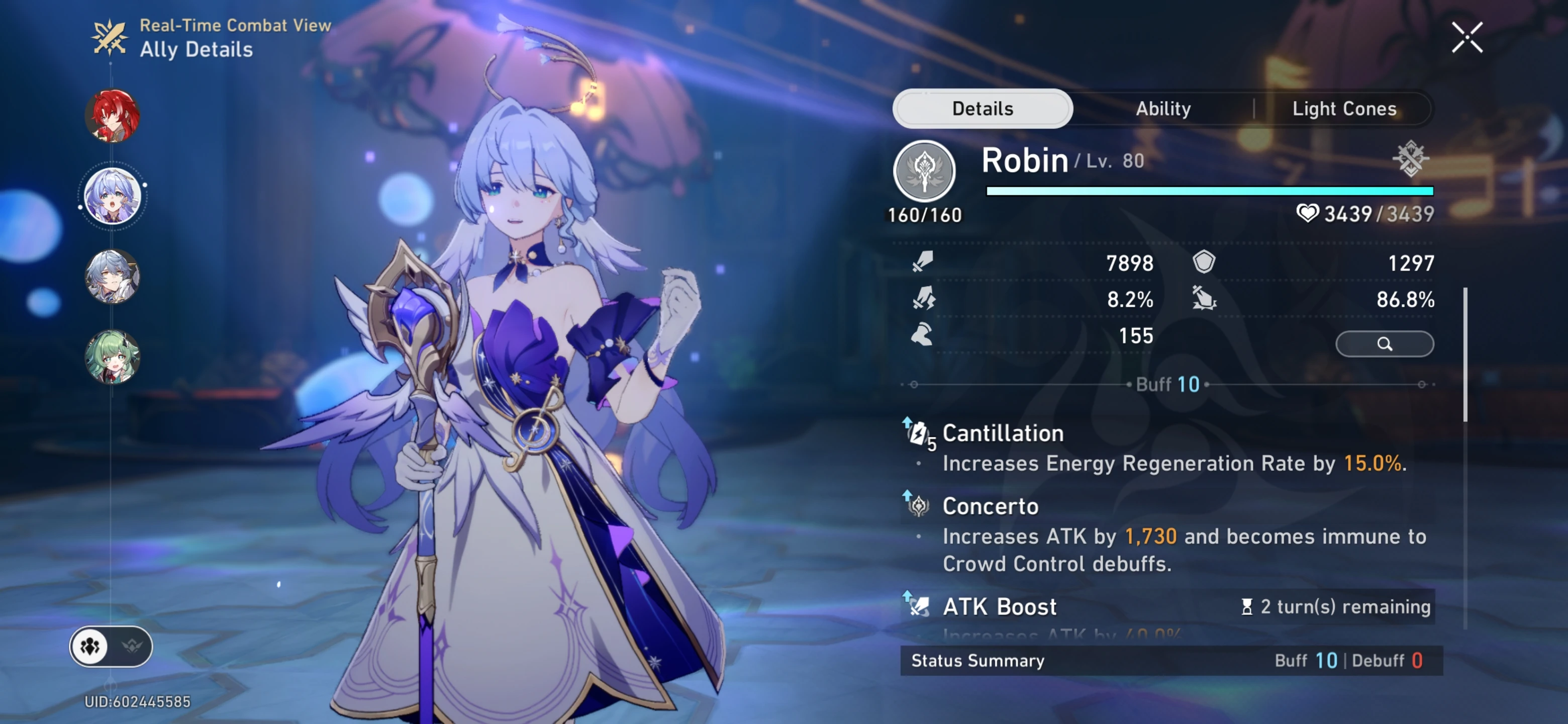Click the magnifier search button
This screenshot has height=724, width=1568.
pyautogui.click(x=1385, y=343)
